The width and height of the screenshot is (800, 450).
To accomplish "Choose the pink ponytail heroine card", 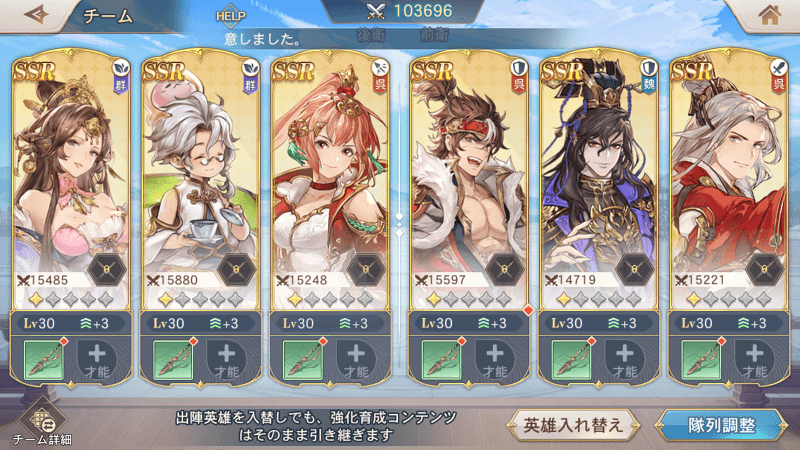I will [330, 170].
